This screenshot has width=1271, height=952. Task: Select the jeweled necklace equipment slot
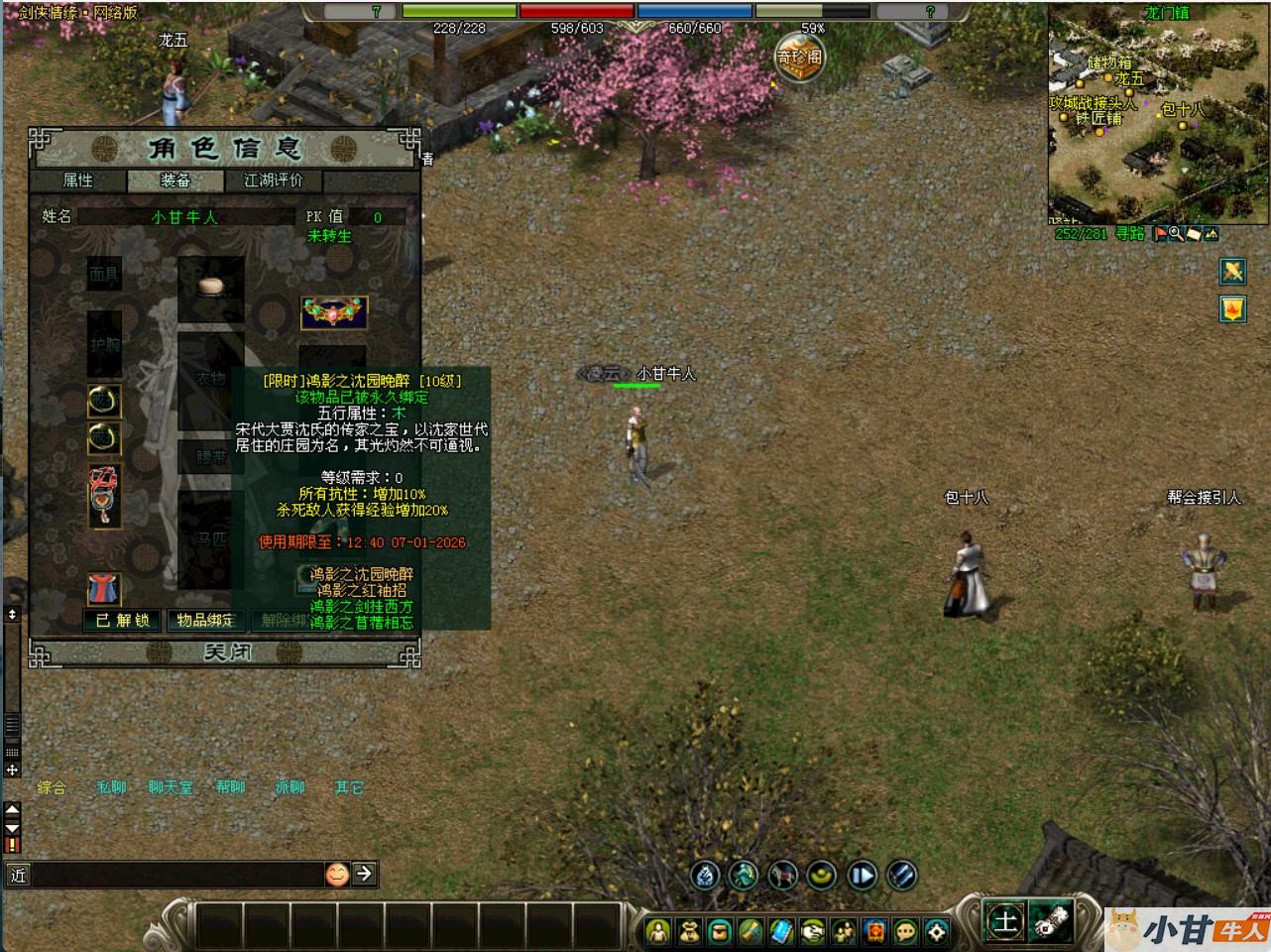click(334, 312)
